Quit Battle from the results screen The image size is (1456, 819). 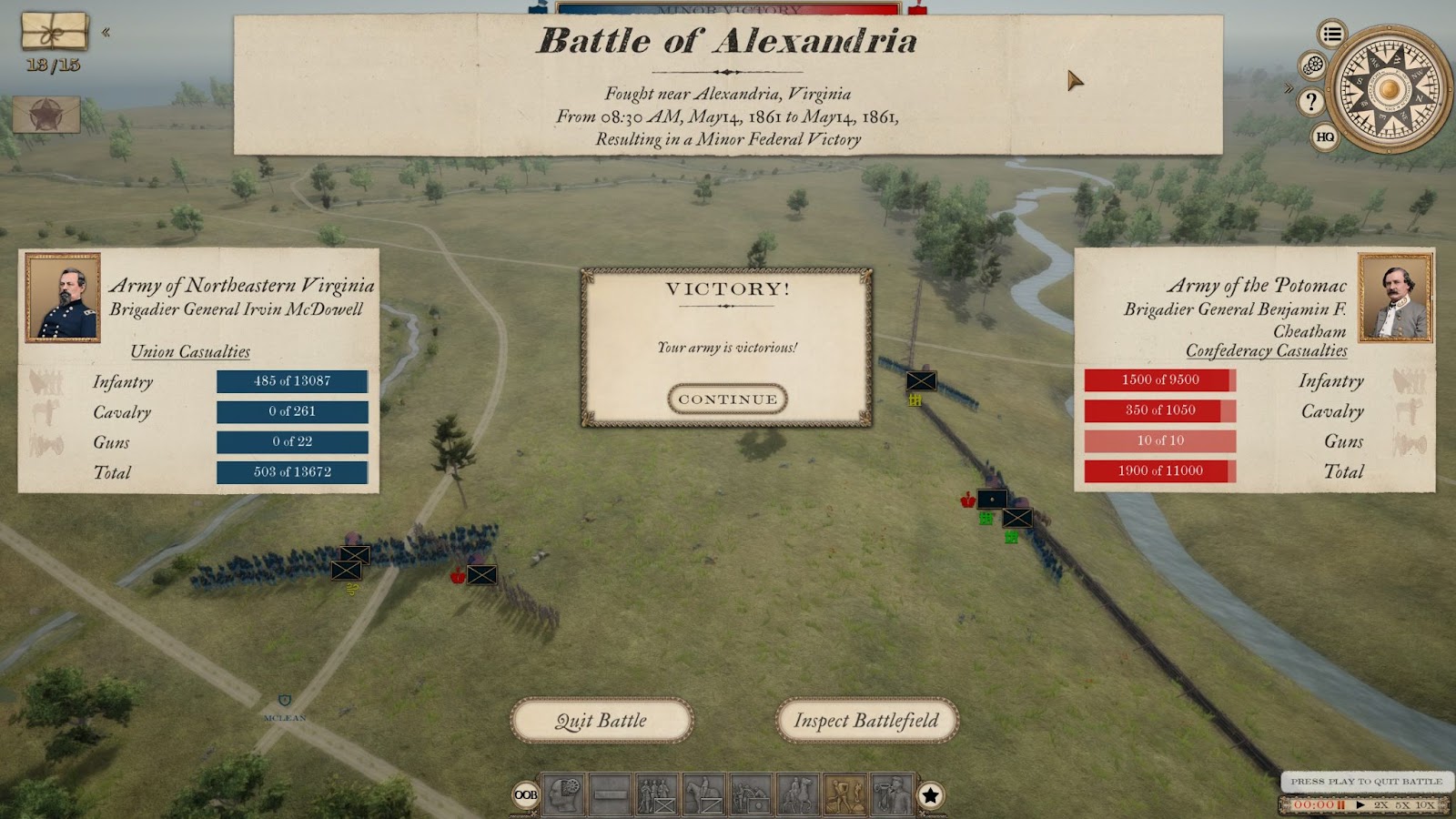602,721
